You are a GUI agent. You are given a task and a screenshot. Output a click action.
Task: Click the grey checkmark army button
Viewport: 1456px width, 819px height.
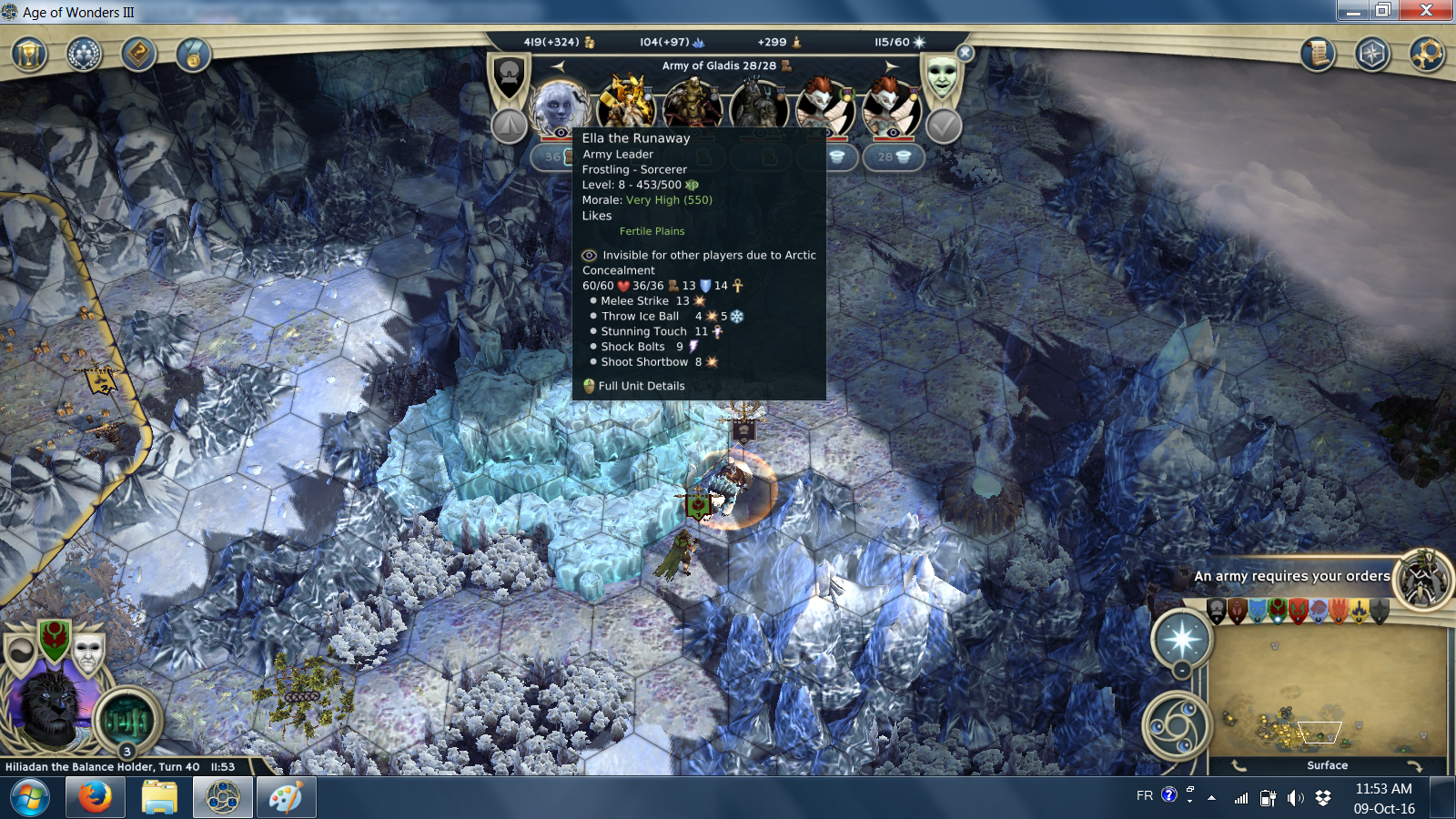[944, 126]
